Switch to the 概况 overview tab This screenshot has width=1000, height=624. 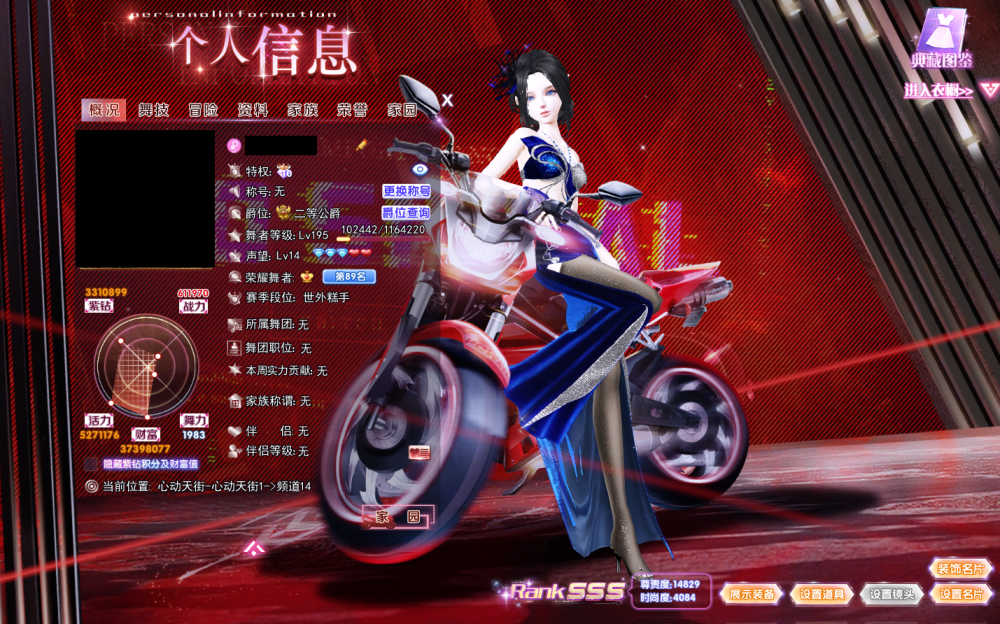tap(104, 110)
